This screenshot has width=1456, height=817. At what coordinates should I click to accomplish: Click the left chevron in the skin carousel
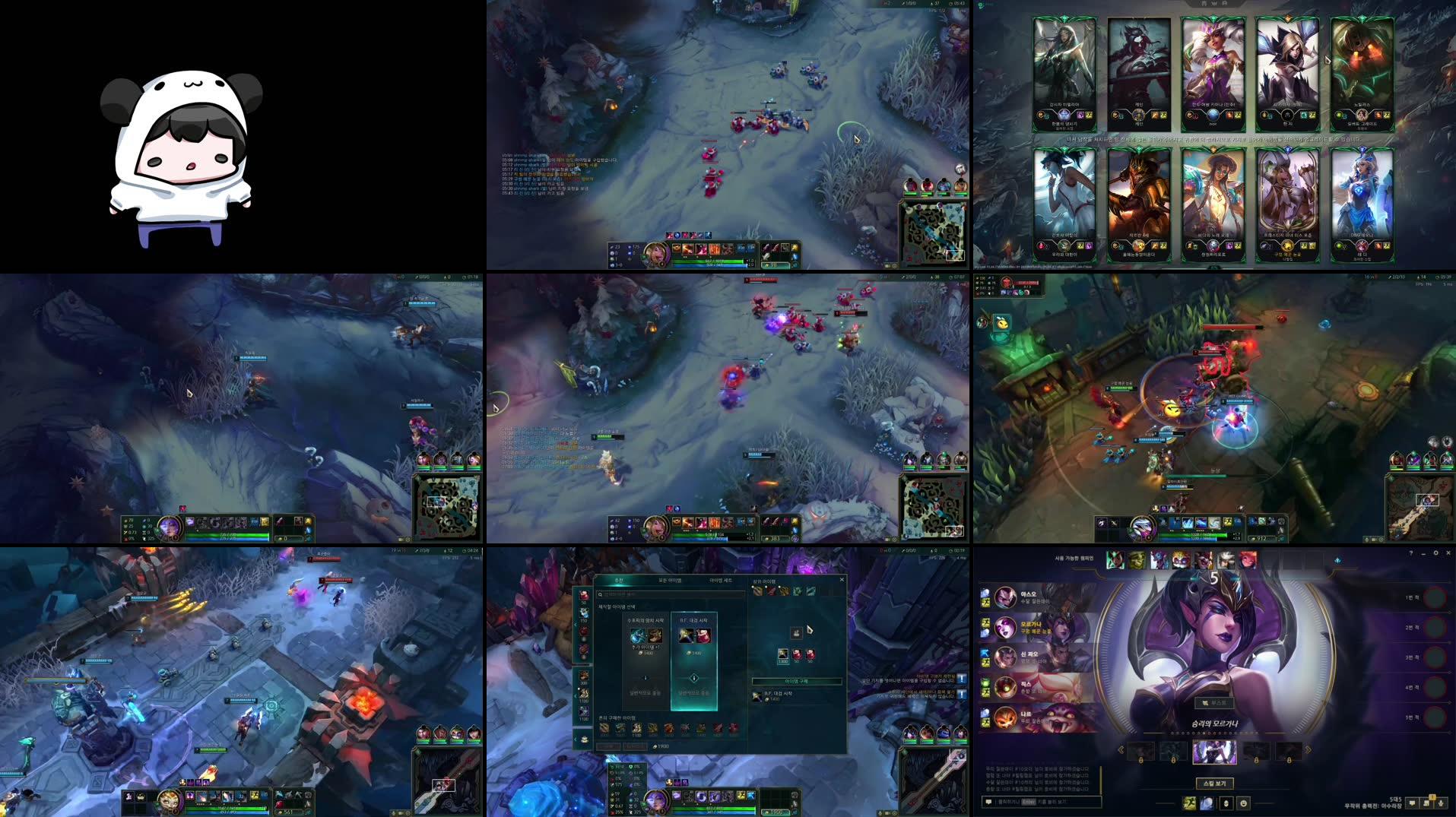pyautogui.click(x=1121, y=749)
